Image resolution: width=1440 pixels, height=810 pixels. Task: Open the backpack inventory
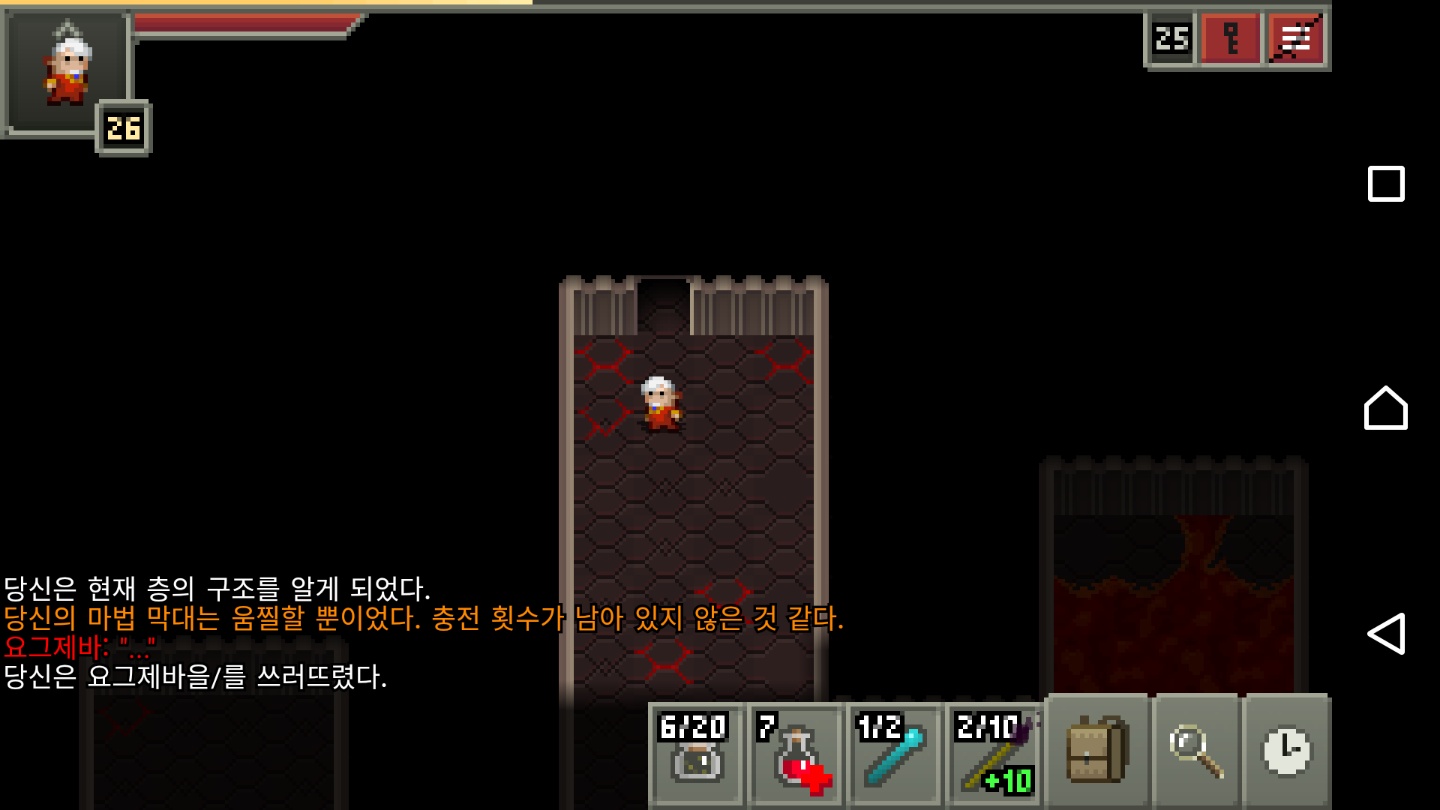1097,752
